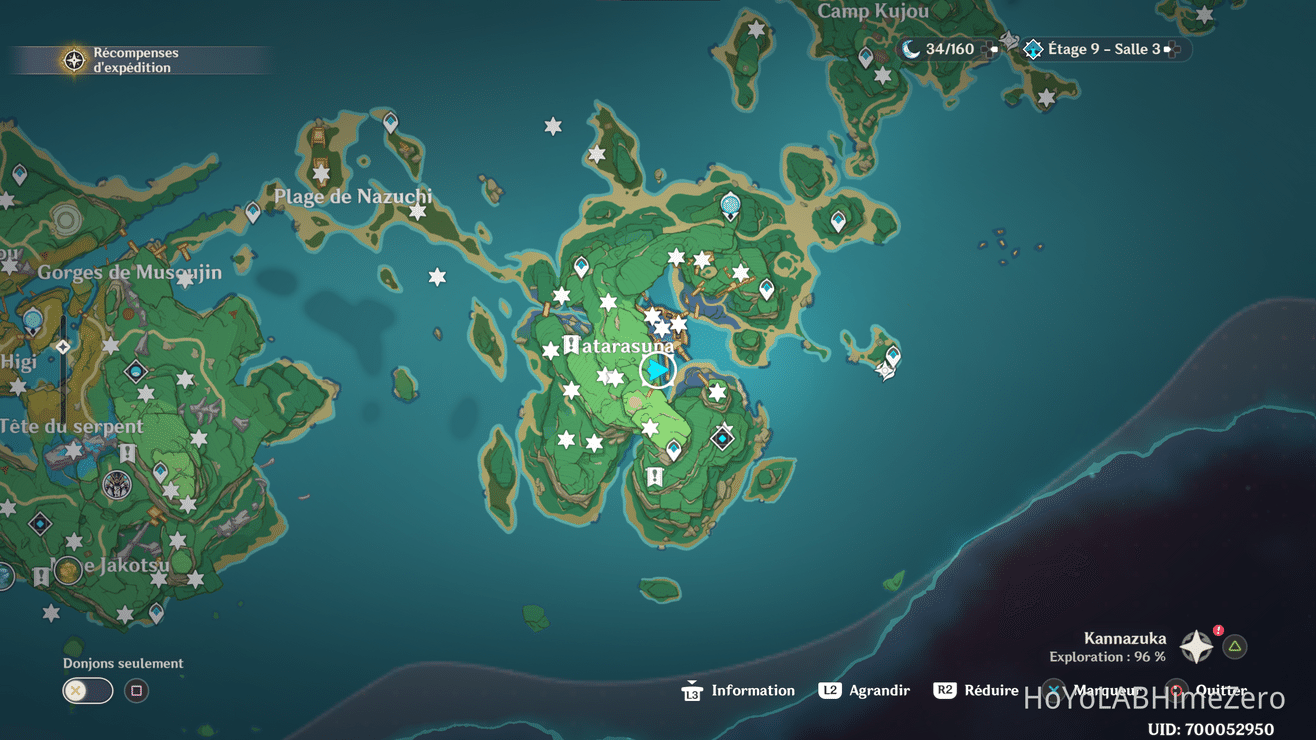The width and height of the screenshot is (1316, 740).
Task: Click Information in the bottom bar
Action: (752, 690)
